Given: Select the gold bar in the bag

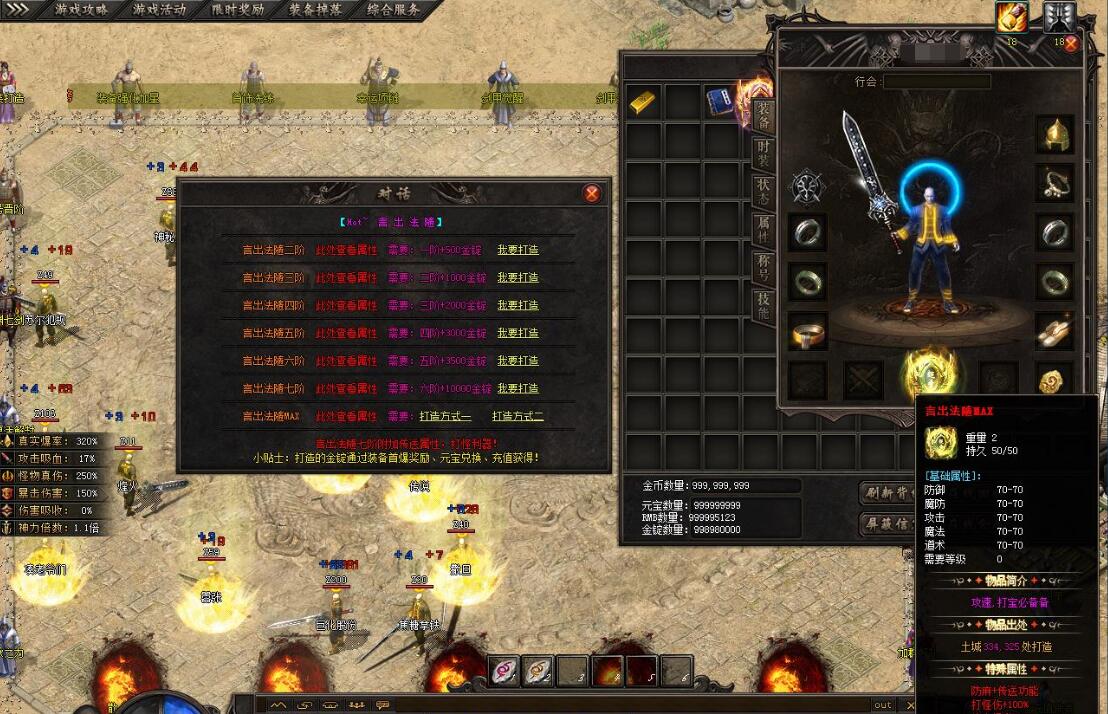Looking at the screenshot, I should (644, 101).
